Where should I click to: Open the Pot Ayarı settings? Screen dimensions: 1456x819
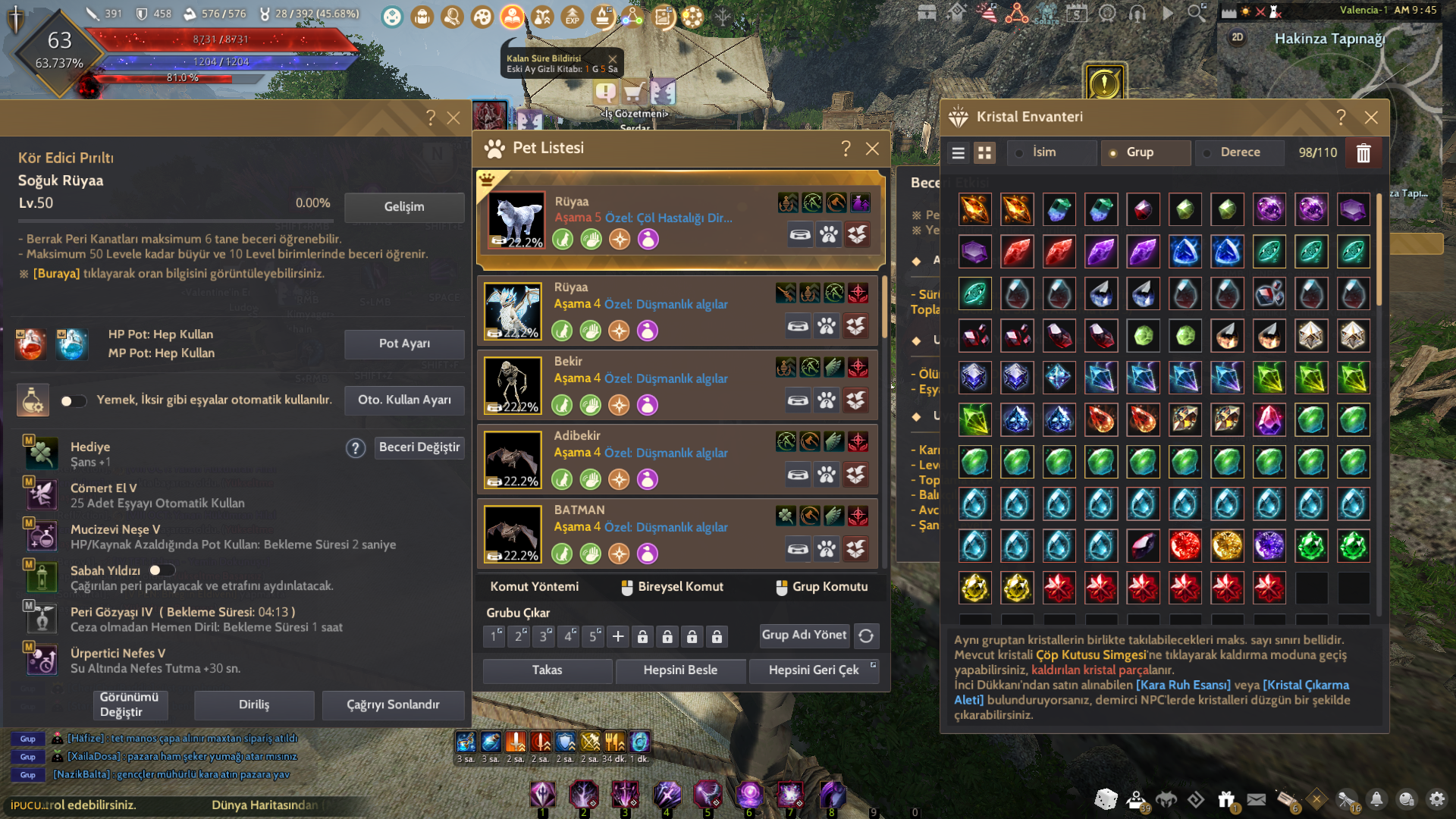click(403, 344)
